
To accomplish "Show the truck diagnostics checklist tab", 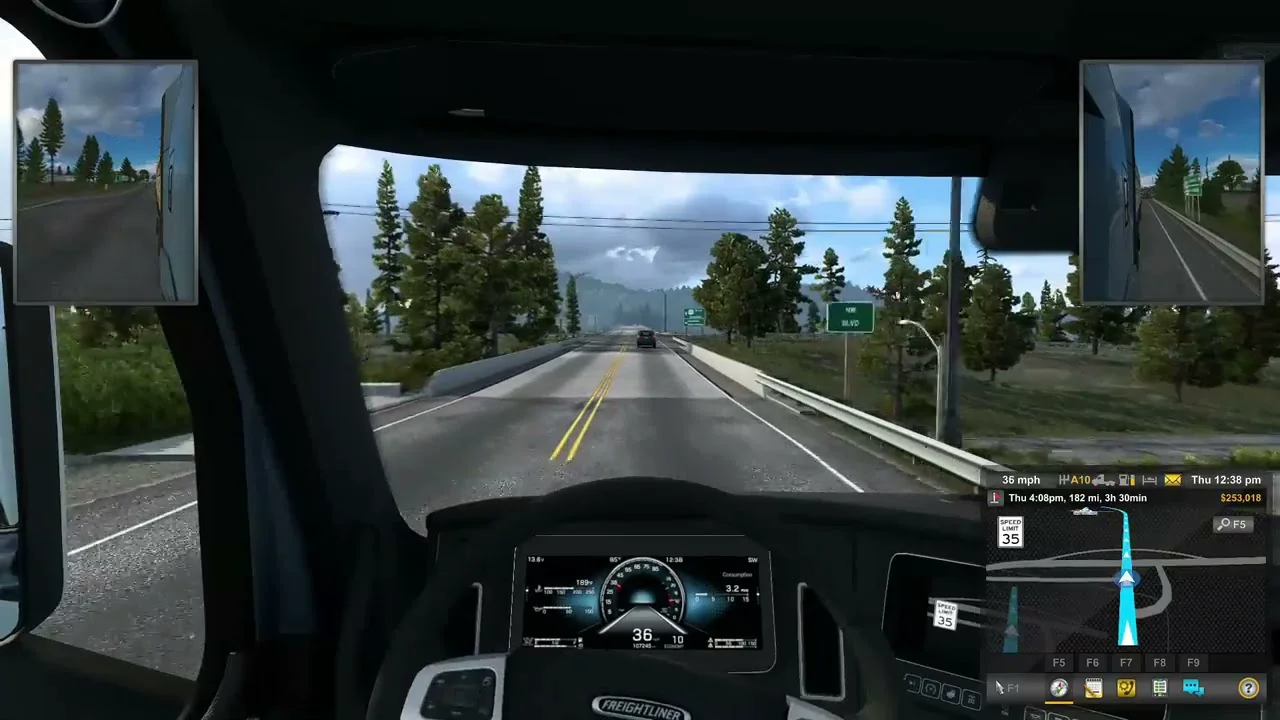I will [1160, 688].
